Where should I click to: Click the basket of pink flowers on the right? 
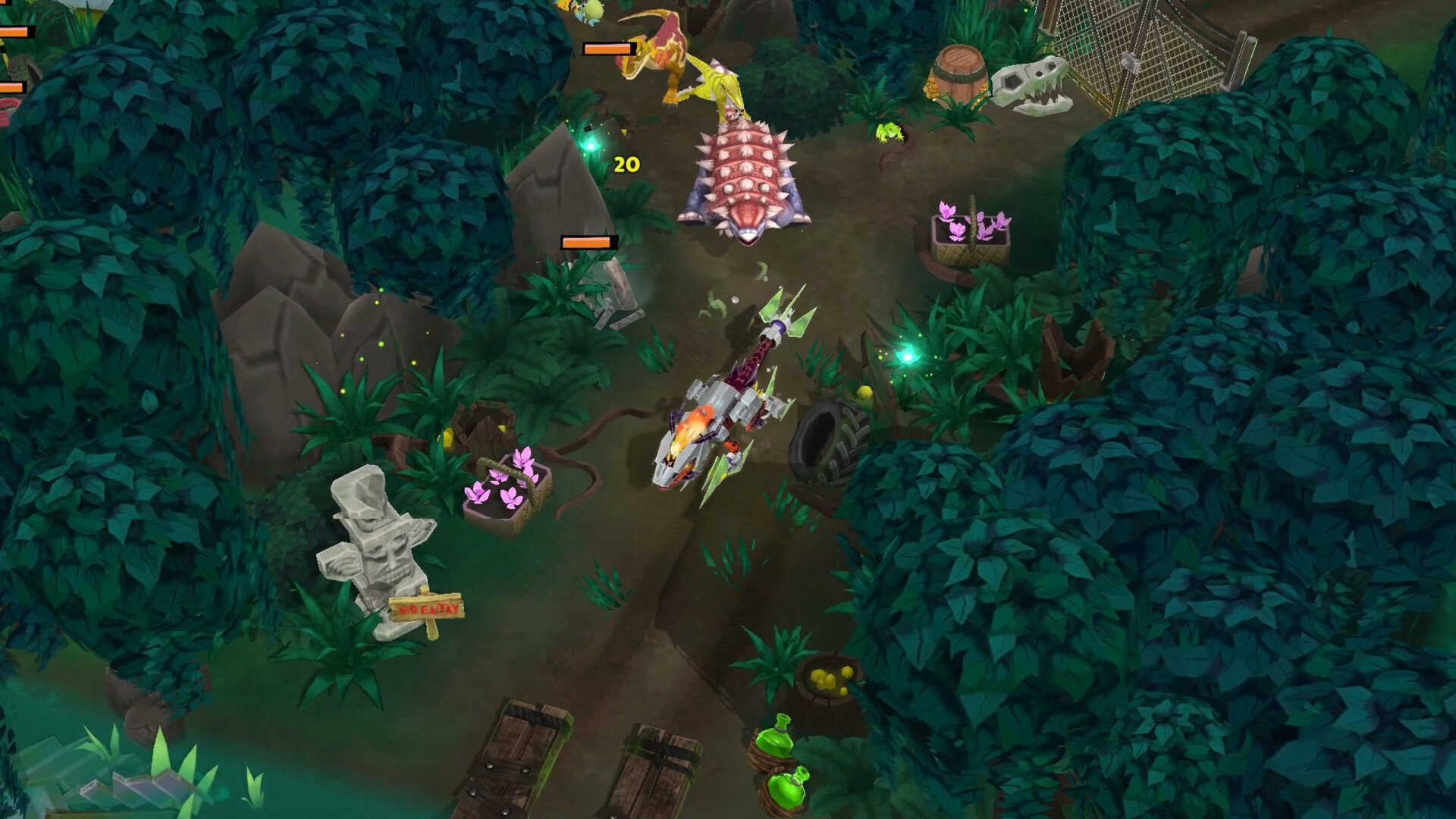[x=971, y=227]
